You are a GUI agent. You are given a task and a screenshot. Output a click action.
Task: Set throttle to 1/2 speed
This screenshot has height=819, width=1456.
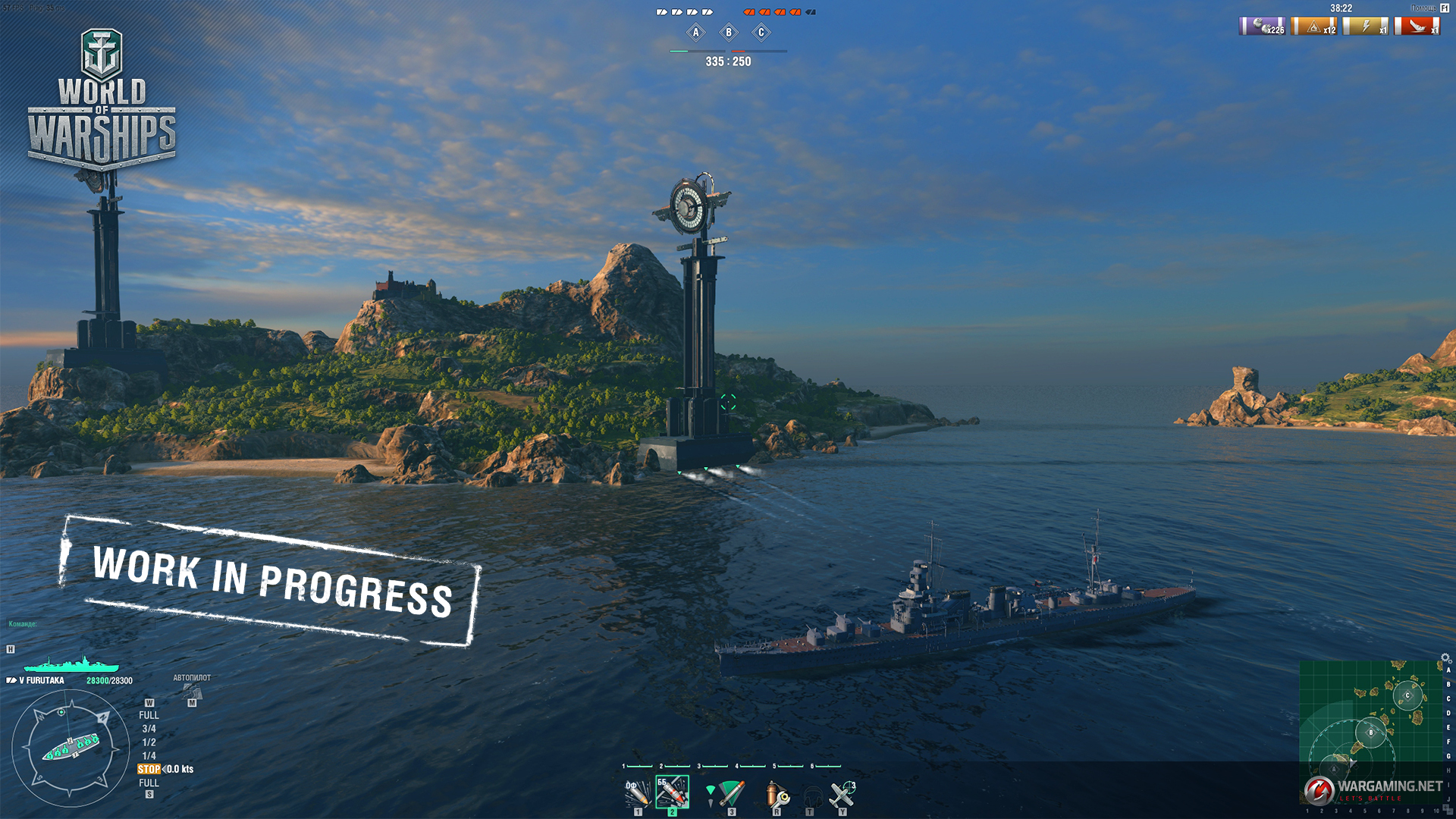(149, 742)
